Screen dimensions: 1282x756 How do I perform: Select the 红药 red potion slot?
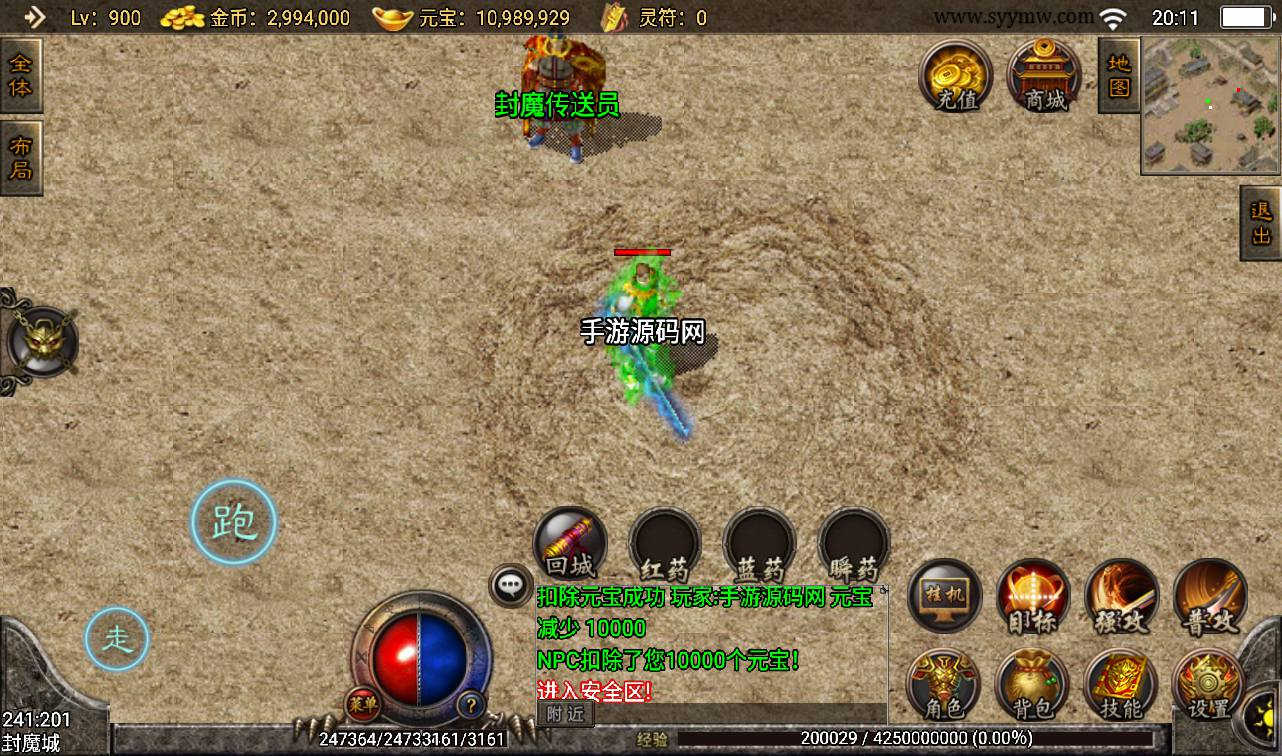(x=665, y=545)
